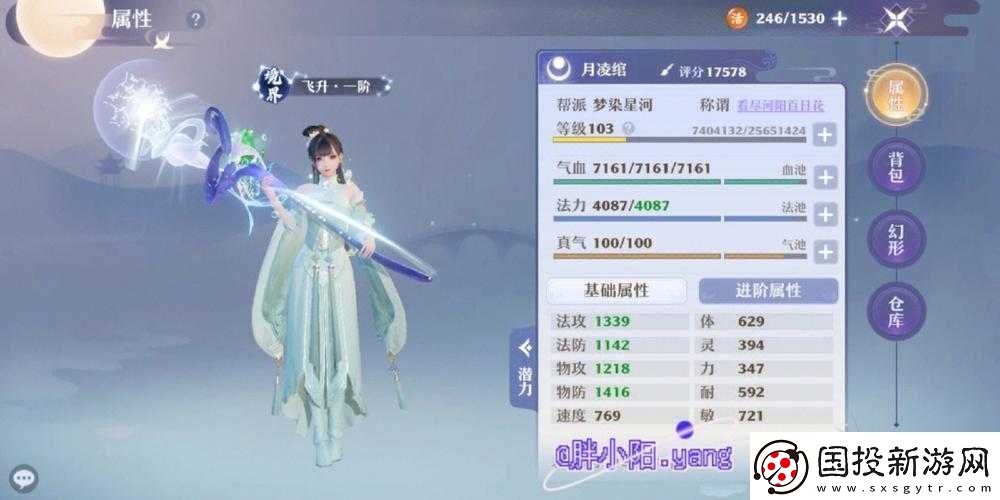Select the 基础属性 tab
Viewport: 1000px width, 500px height.
pos(617,290)
